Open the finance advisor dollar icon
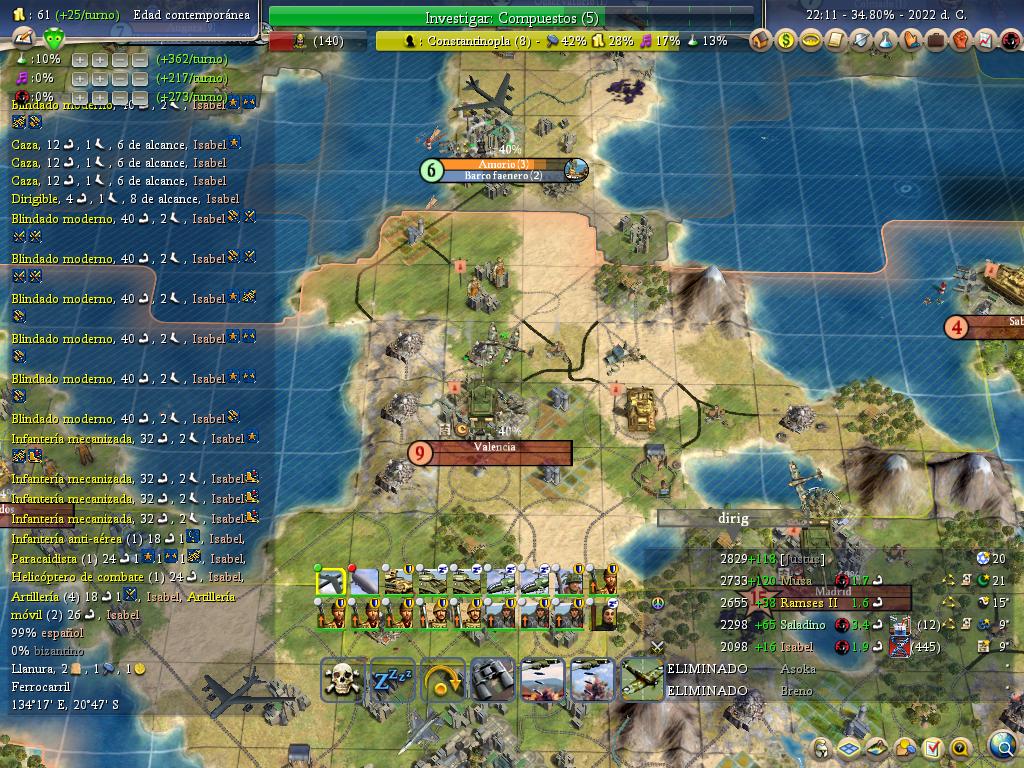The width and height of the screenshot is (1024, 768). (x=786, y=40)
